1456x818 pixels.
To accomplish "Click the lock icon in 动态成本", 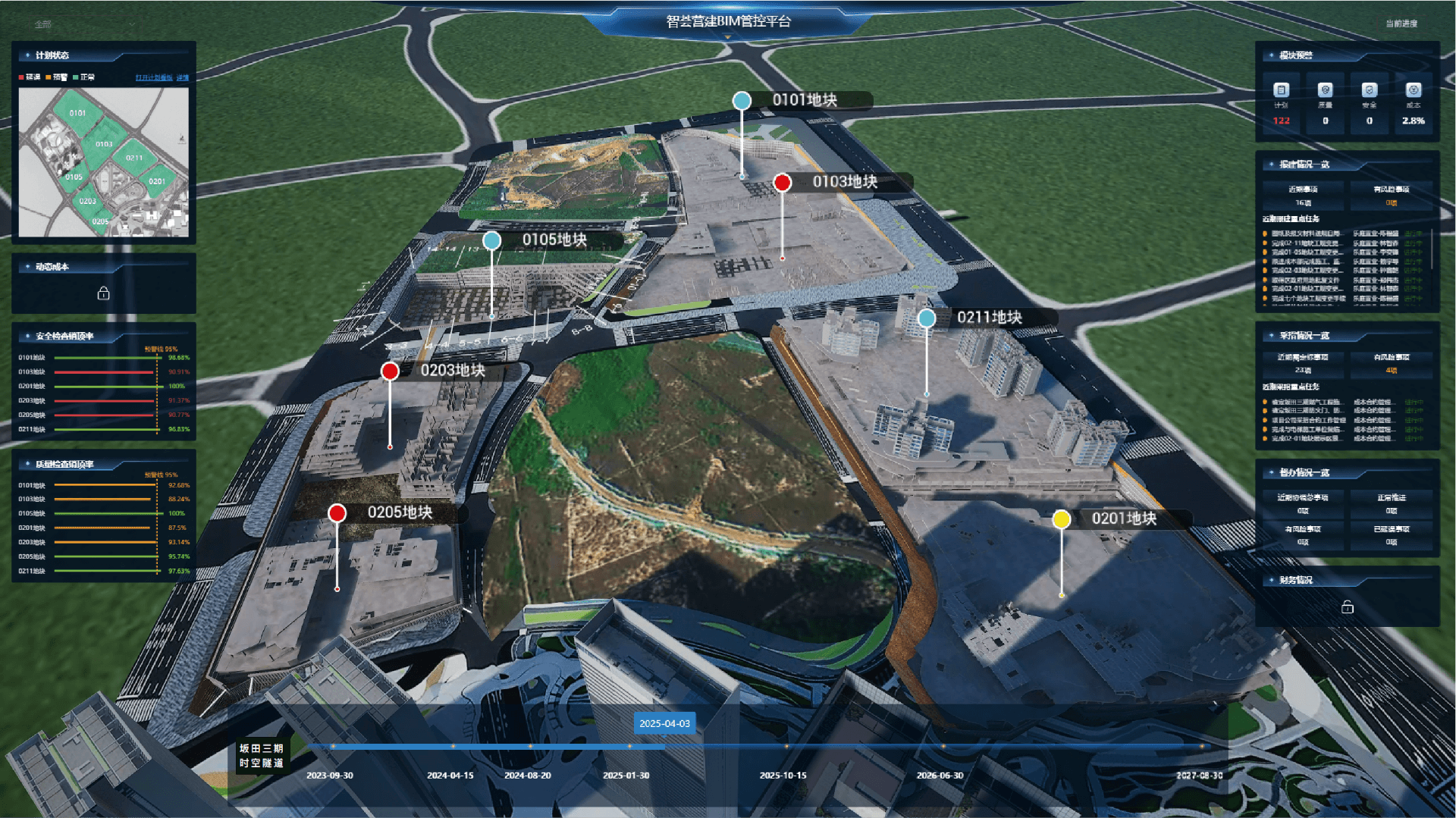I will [x=104, y=293].
